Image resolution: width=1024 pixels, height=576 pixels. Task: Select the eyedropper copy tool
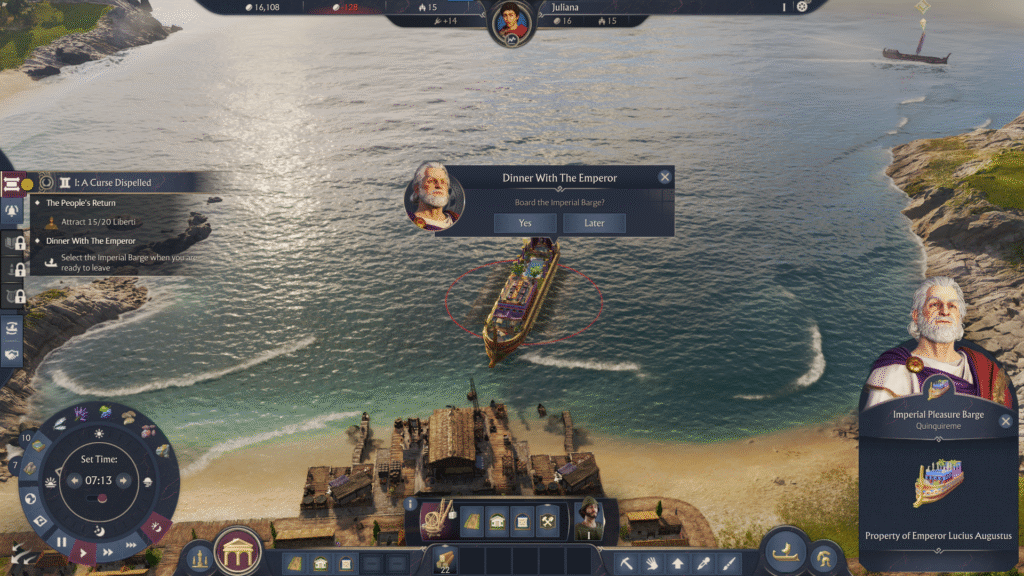703,564
